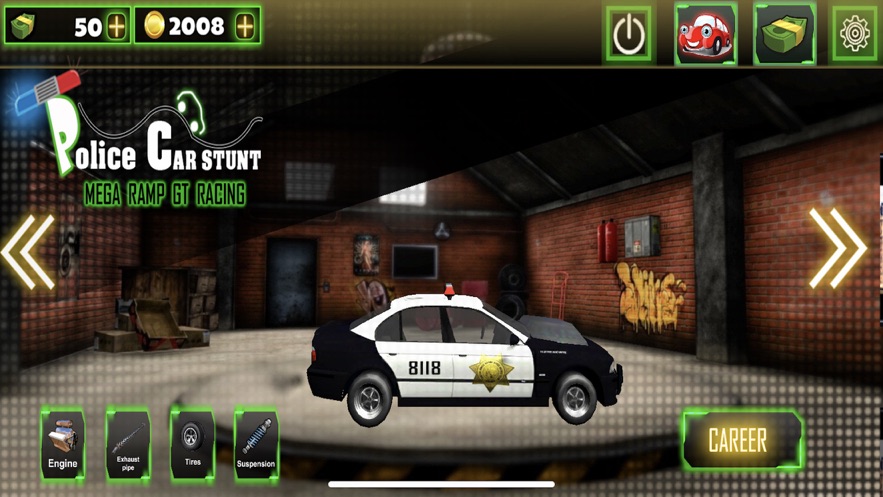Open the red cartoon car icon
Screen dimensions: 883x497
pos(706,35)
